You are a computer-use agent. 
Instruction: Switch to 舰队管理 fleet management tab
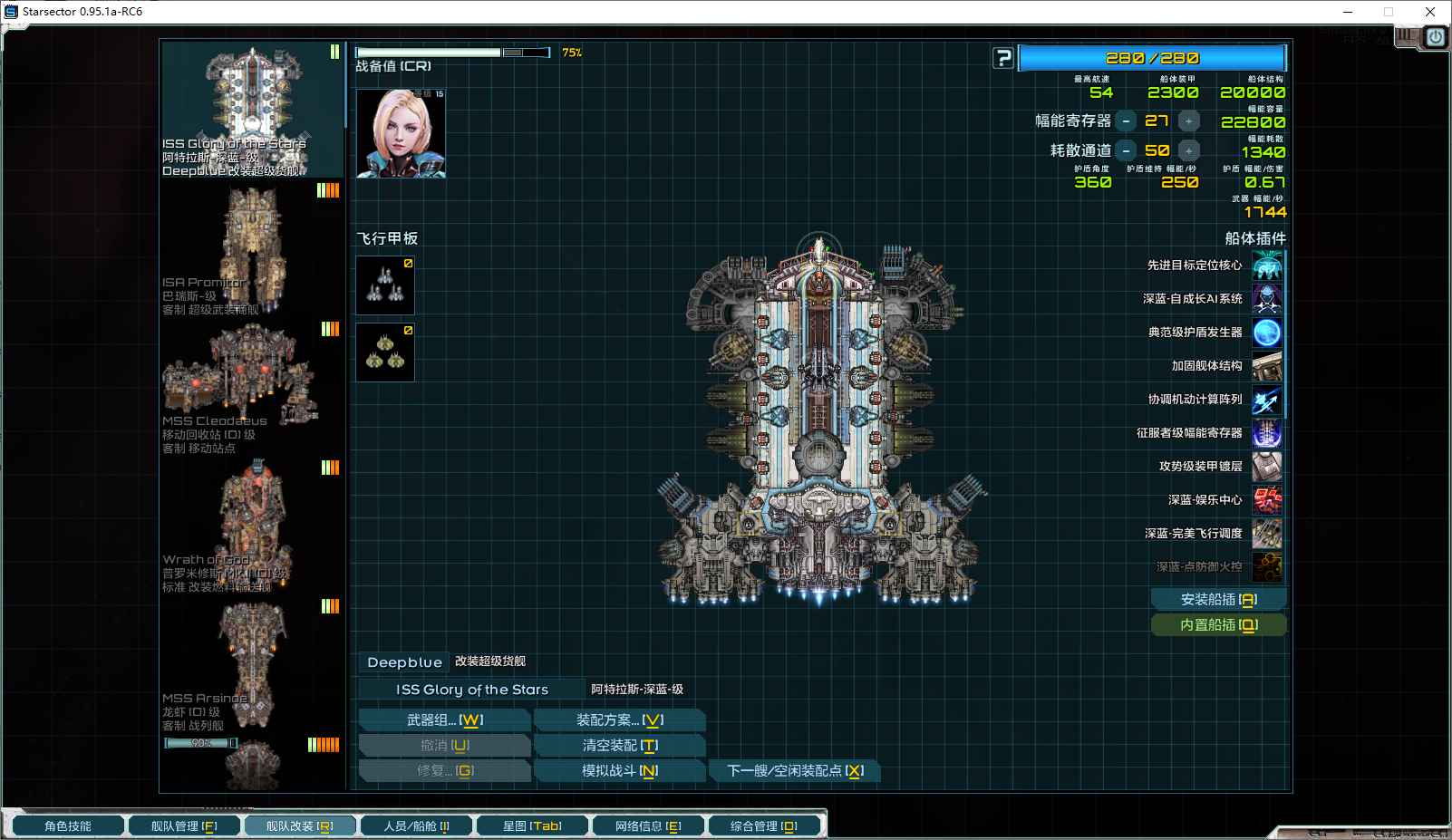pos(183,826)
